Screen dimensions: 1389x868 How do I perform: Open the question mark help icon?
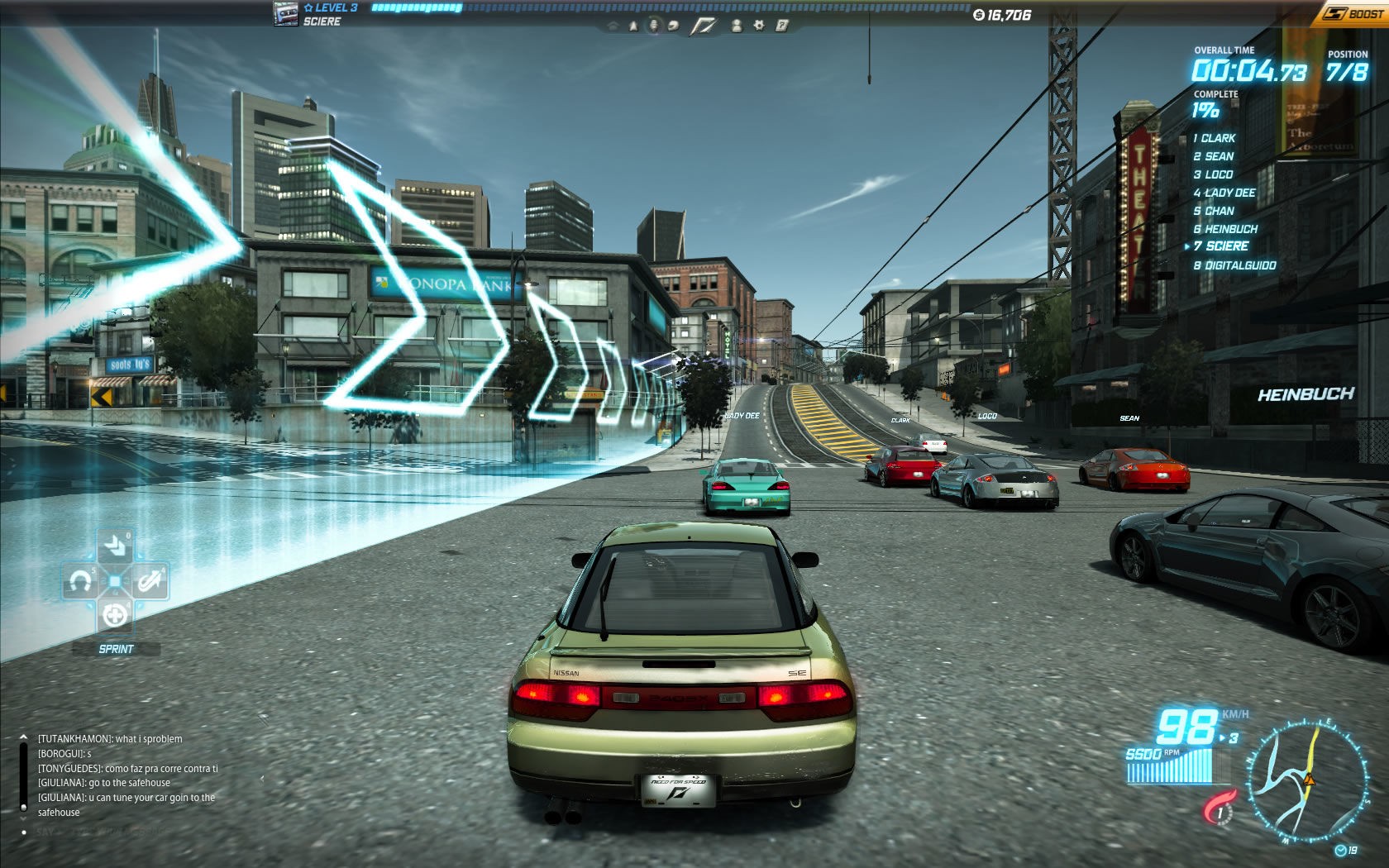click(780, 26)
